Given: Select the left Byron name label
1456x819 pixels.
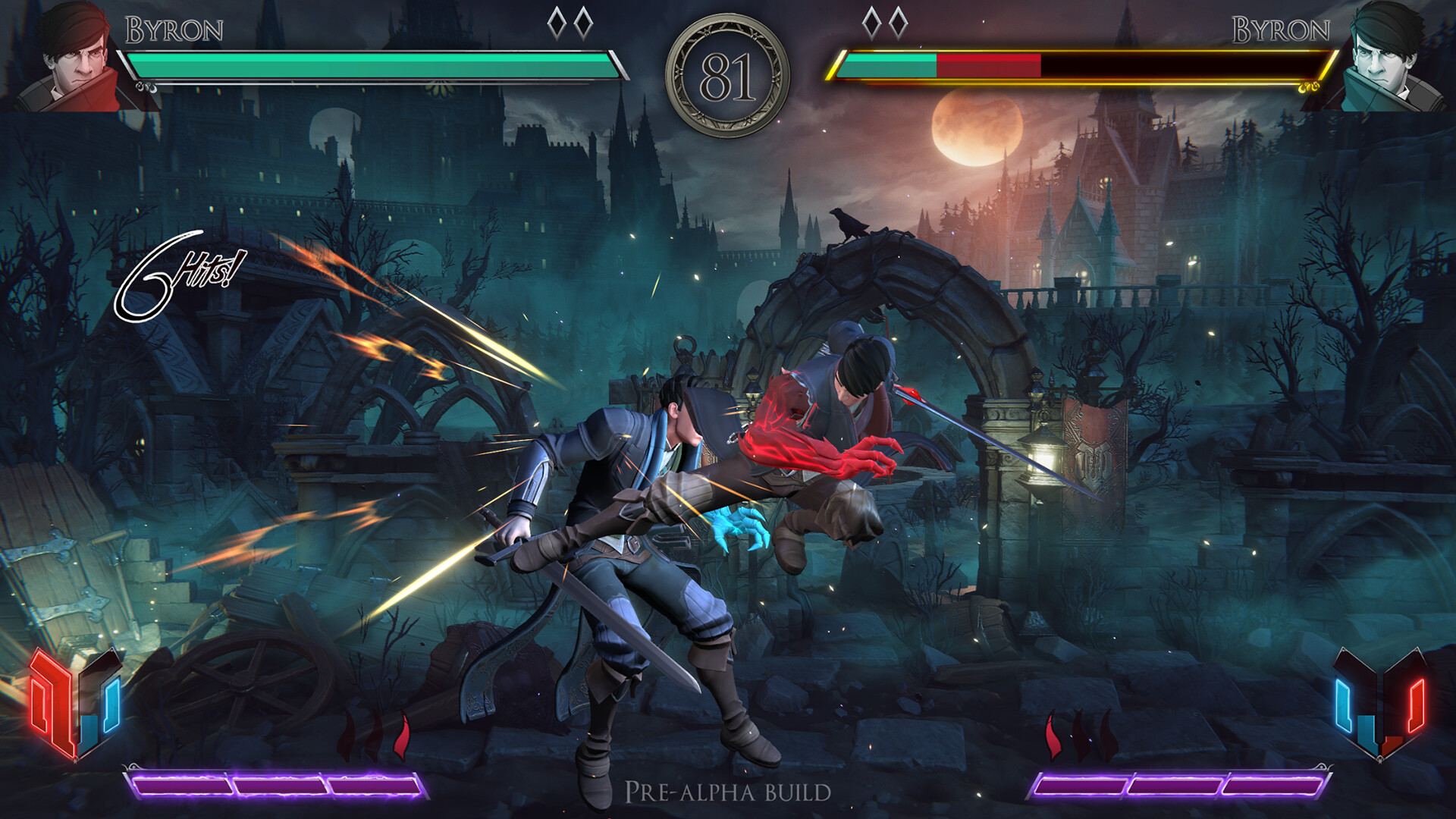Looking at the screenshot, I should 173,28.
